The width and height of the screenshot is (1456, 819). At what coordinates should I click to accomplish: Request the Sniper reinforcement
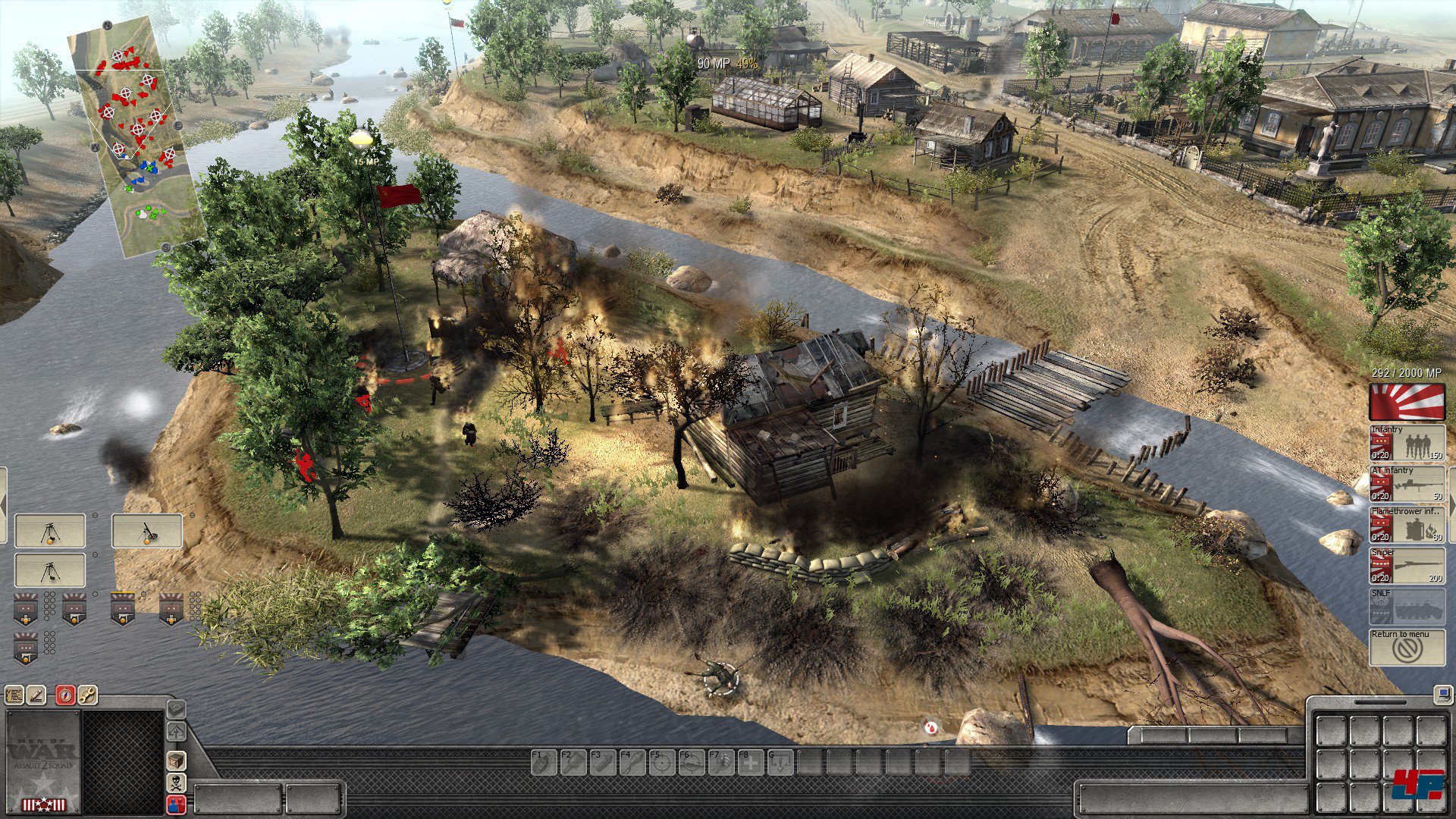(x=1407, y=566)
